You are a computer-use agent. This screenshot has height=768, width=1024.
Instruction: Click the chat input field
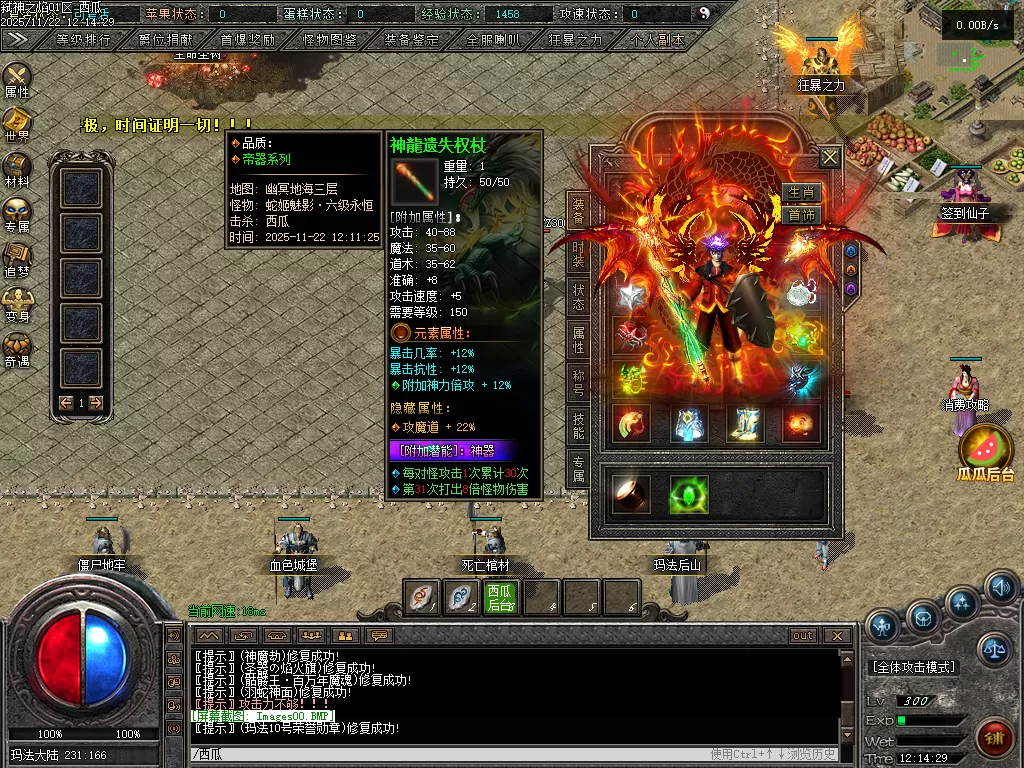click(x=450, y=754)
